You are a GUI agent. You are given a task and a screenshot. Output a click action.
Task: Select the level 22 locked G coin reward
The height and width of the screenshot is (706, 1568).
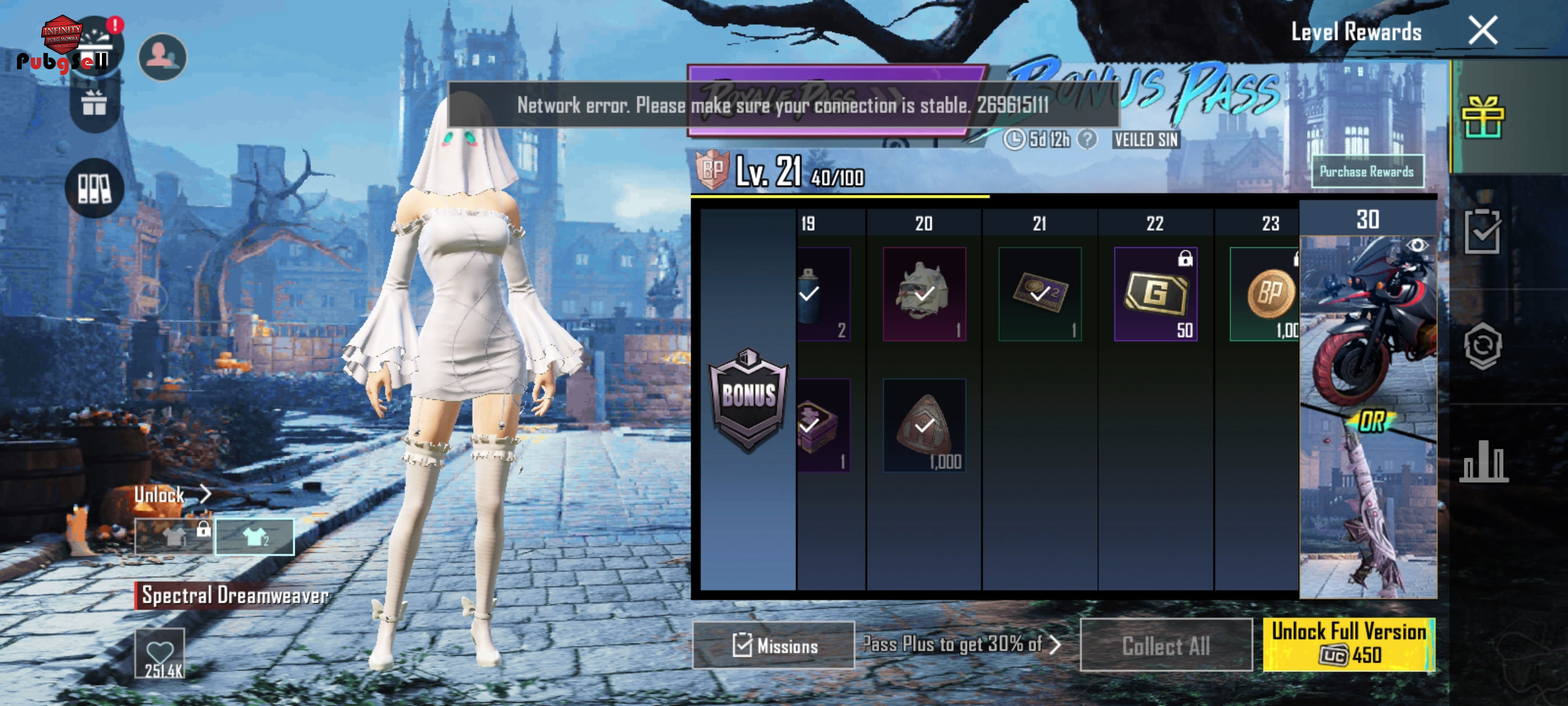pos(1155,294)
